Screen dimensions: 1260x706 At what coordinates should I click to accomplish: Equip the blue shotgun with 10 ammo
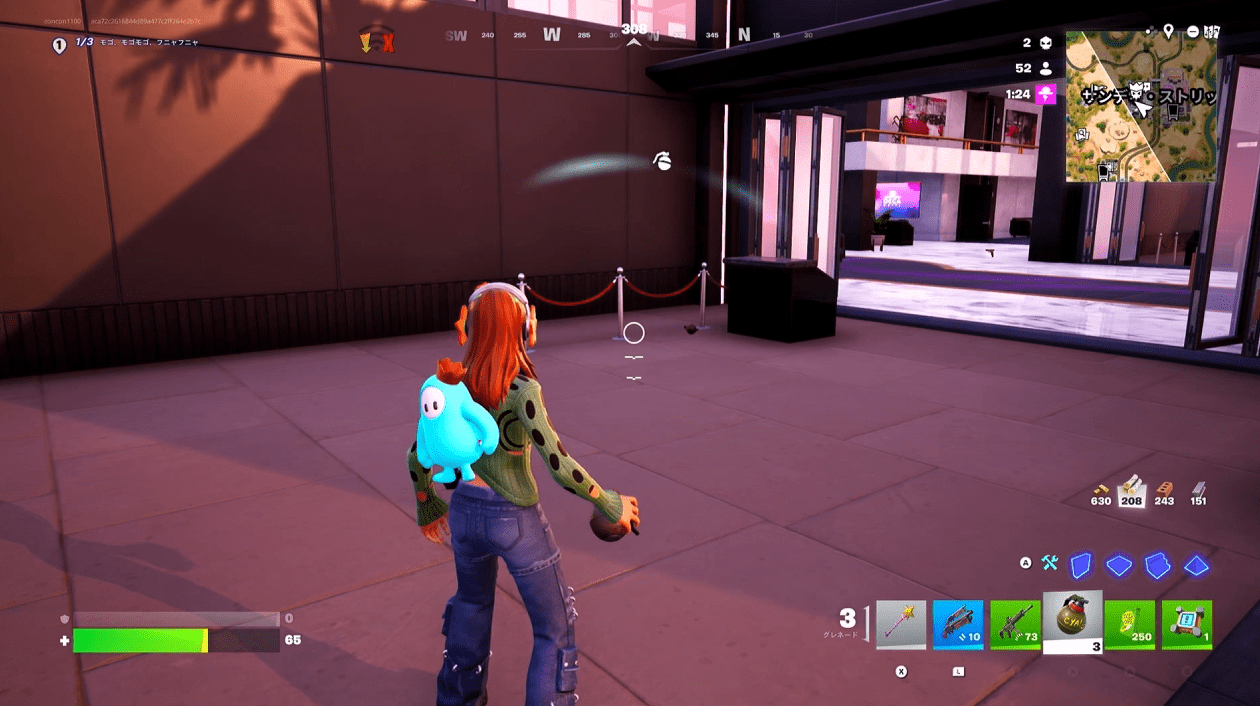pyautogui.click(x=958, y=625)
